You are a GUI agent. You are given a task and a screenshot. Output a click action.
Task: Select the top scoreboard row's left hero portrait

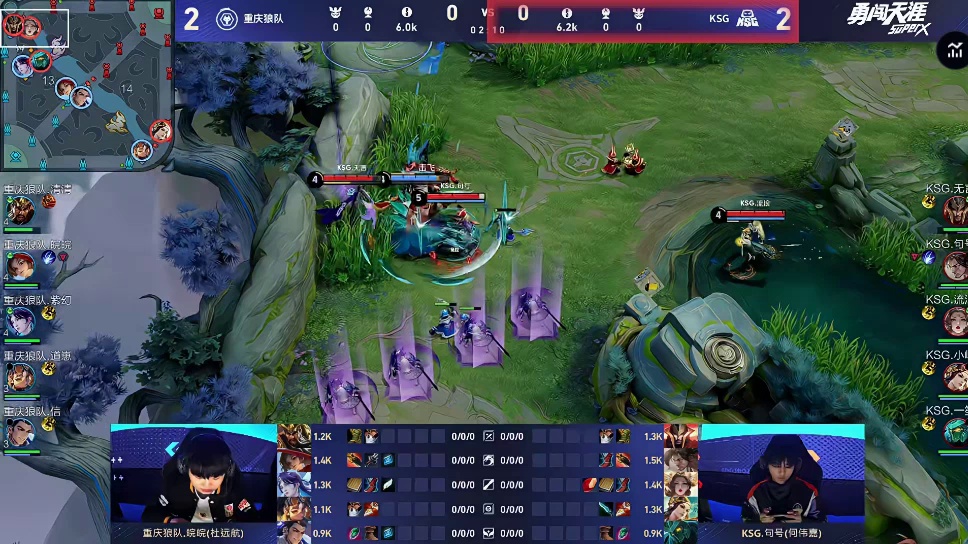[294, 436]
